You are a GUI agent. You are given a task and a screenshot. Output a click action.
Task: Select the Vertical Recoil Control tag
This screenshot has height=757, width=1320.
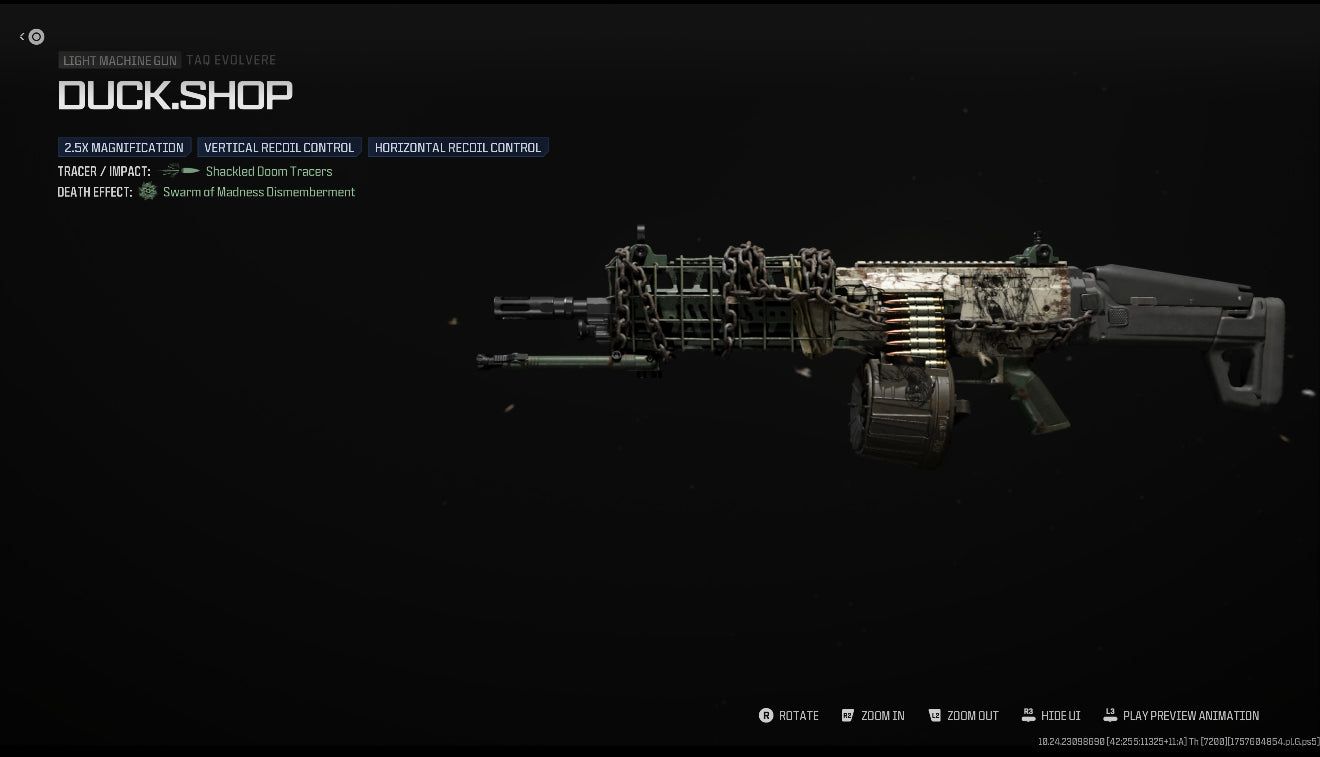(279, 148)
